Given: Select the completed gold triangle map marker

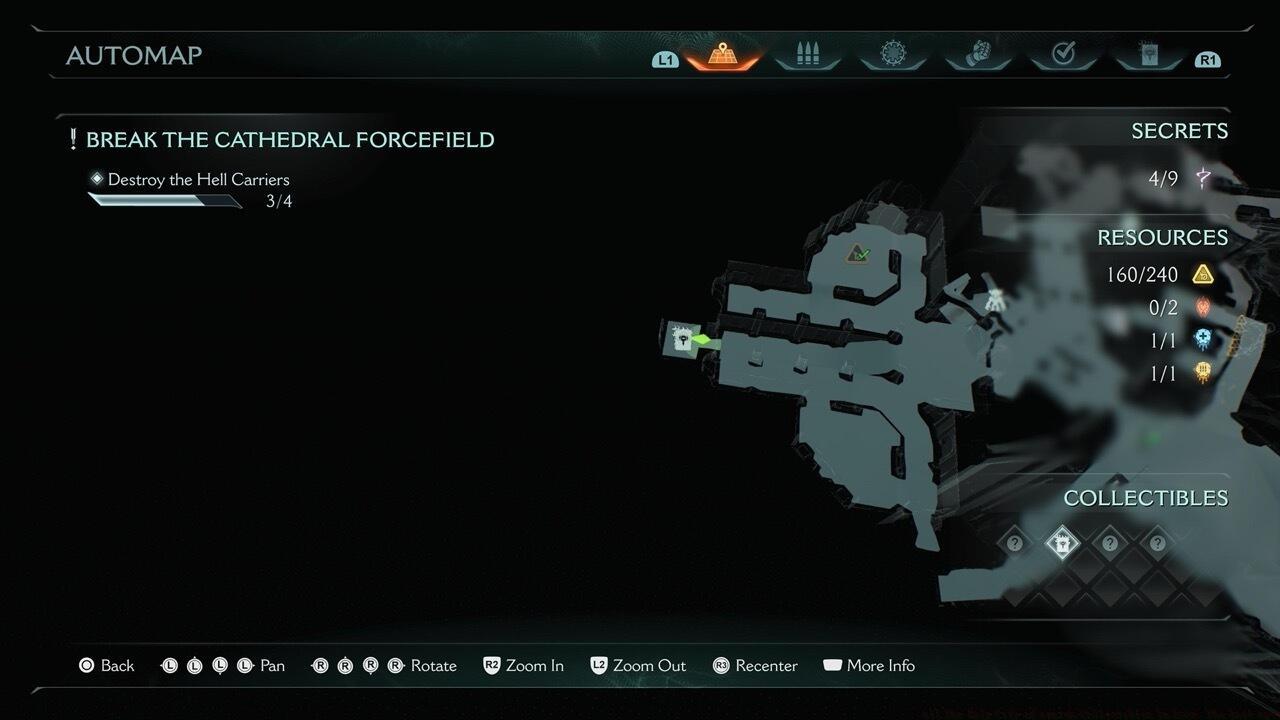Looking at the screenshot, I should (858, 255).
